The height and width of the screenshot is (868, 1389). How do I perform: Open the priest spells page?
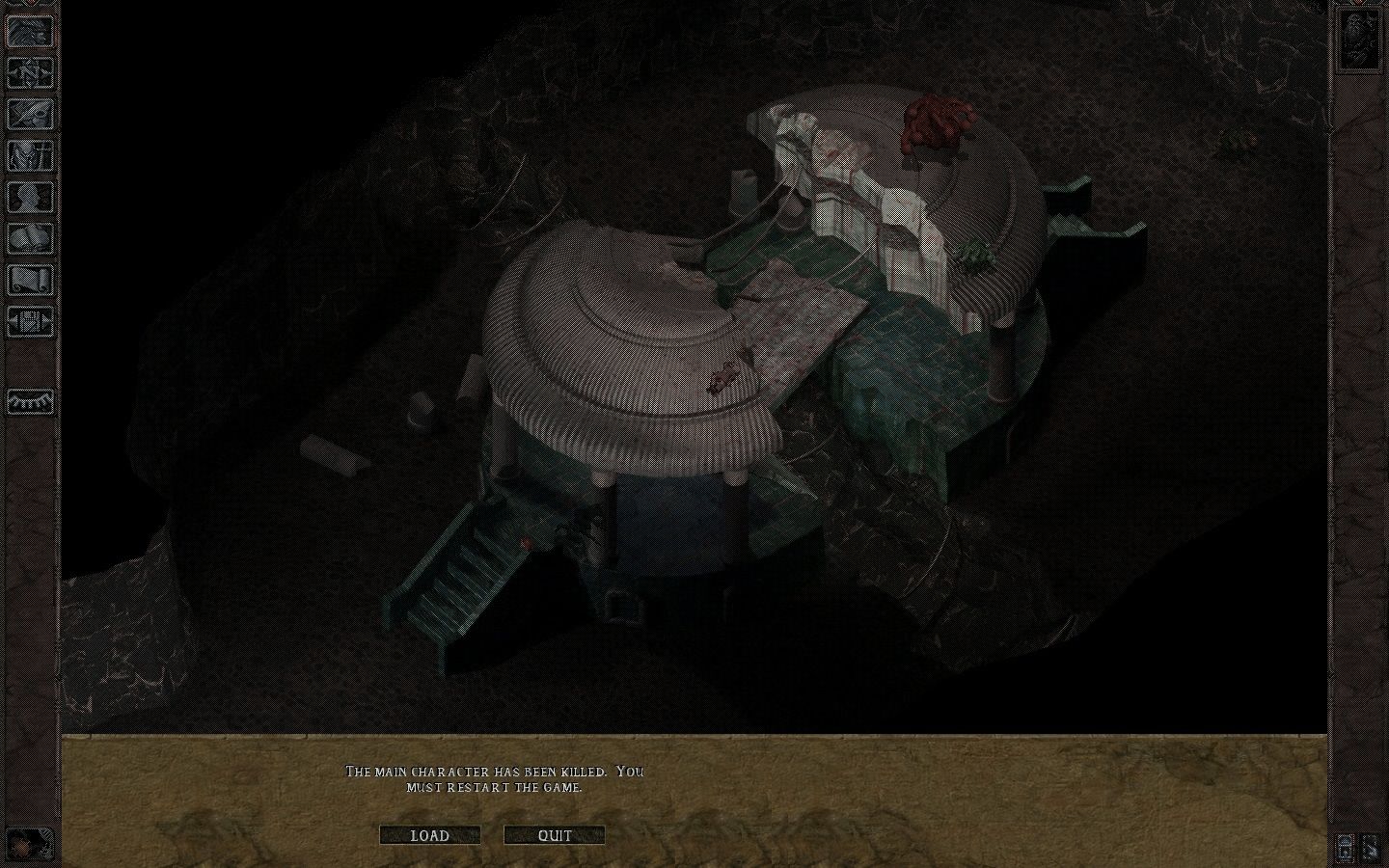pyautogui.click(x=29, y=241)
